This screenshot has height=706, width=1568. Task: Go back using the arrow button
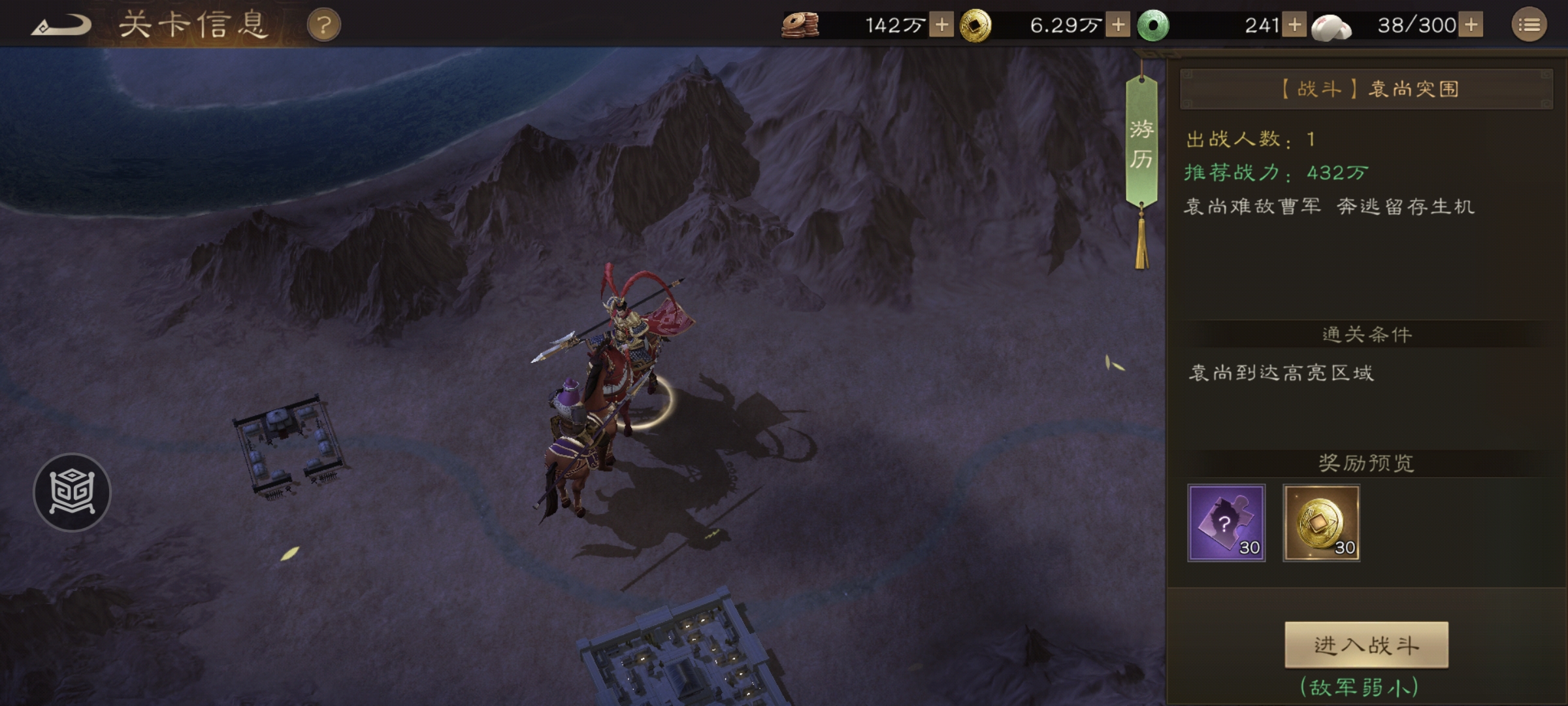tap(61, 26)
